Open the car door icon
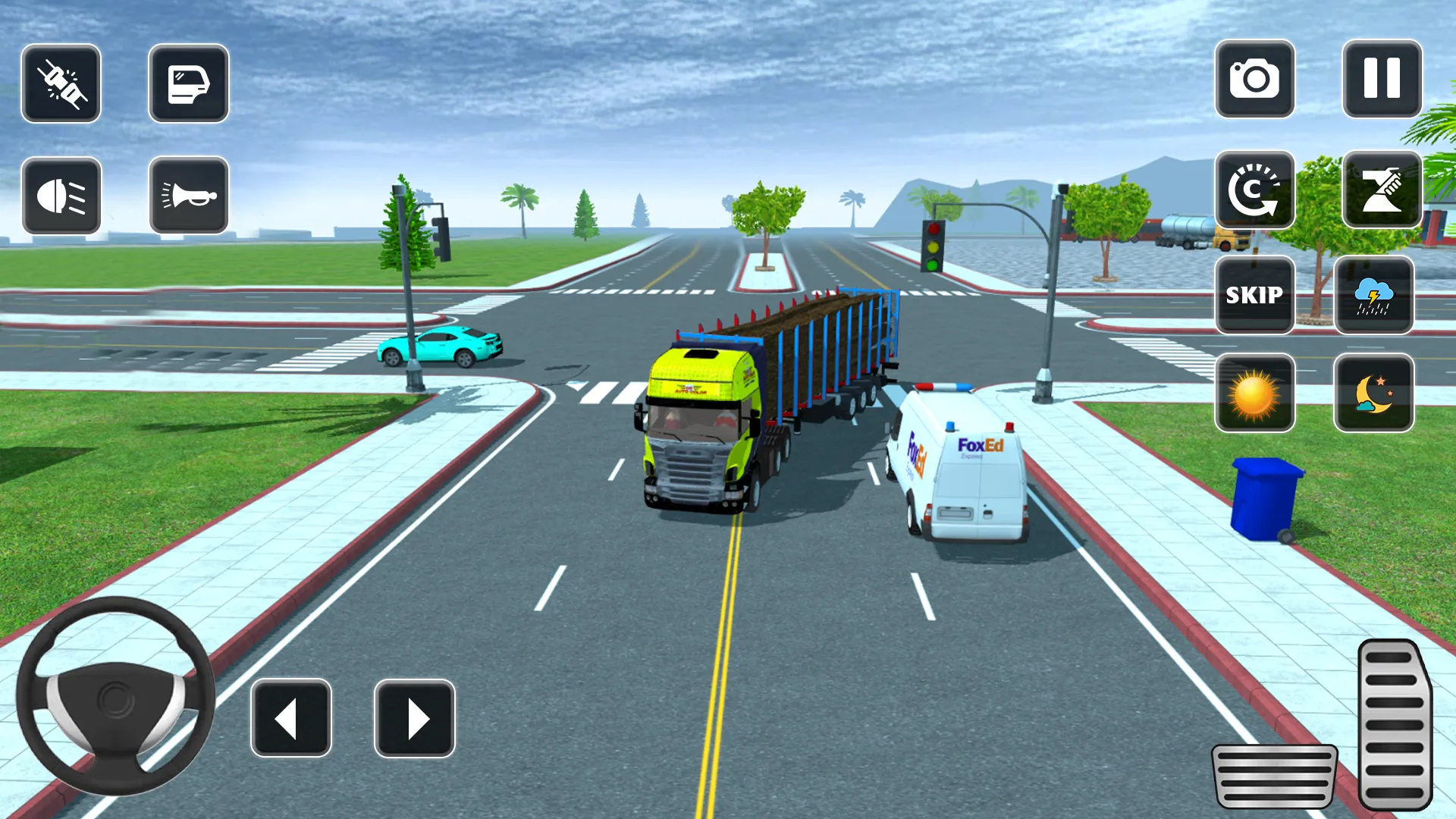The height and width of the screenshot is (819, 1456). pos(188,84)
